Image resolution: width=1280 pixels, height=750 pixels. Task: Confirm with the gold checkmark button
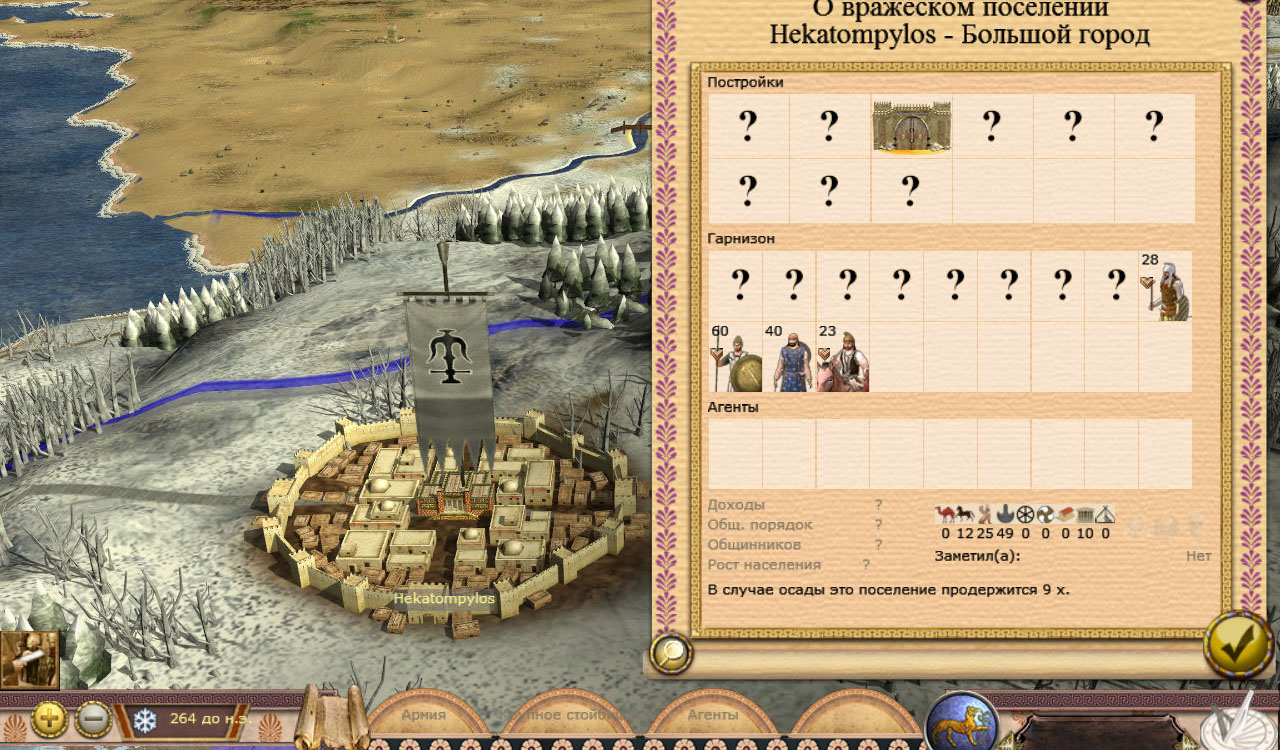coord(1238,646)
